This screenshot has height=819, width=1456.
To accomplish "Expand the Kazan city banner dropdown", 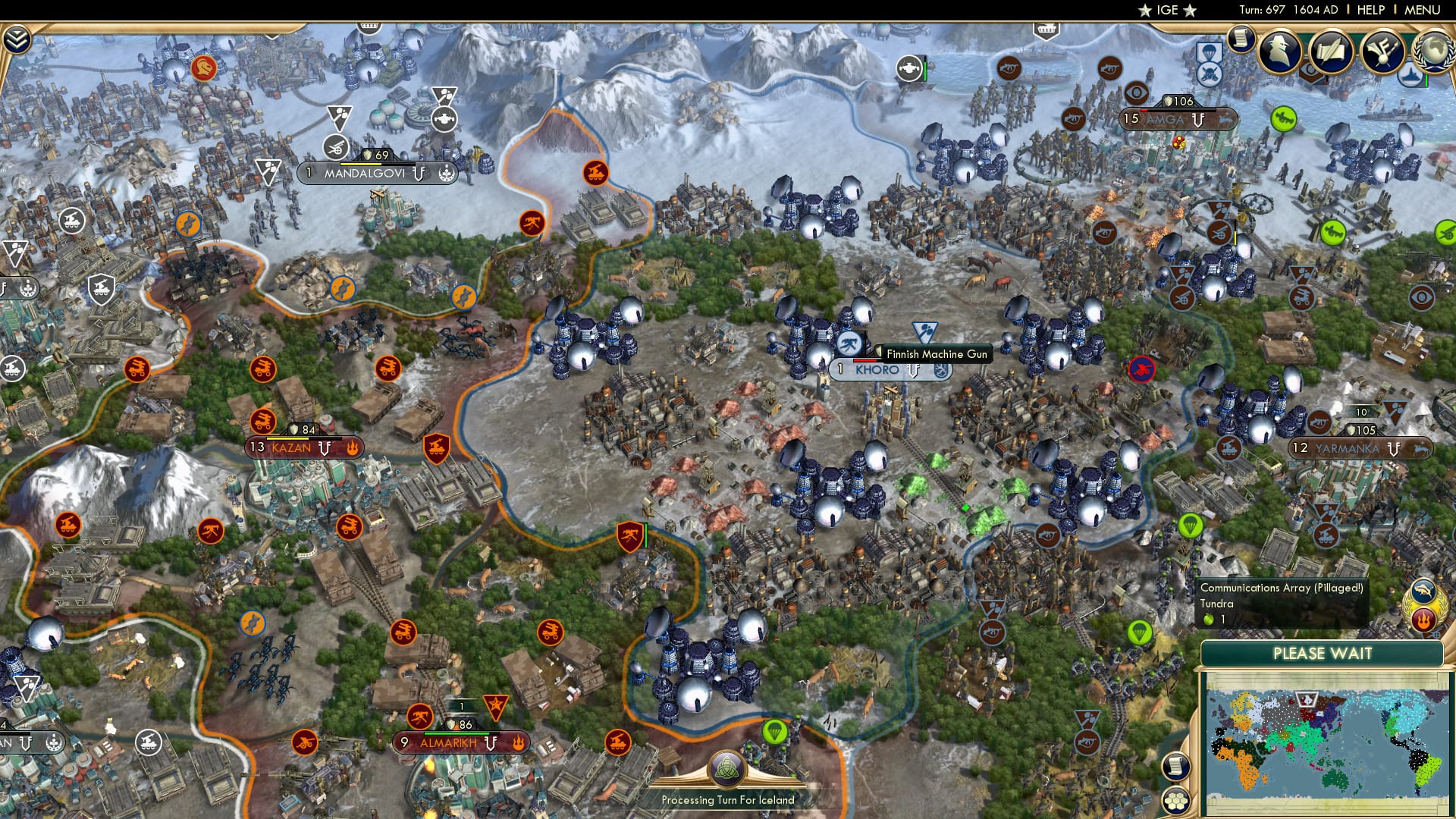I will (326, 447).
